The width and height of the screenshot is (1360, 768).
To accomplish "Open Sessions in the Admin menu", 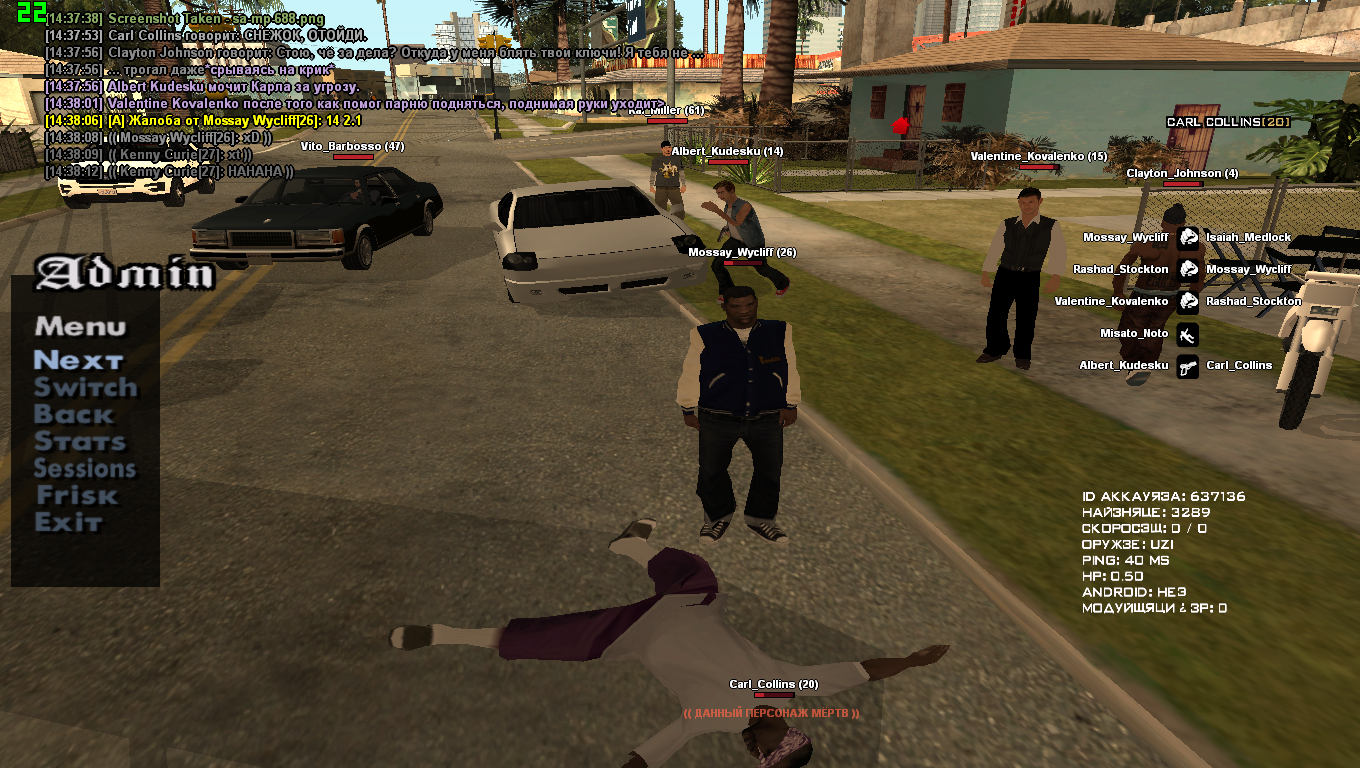I will click(85, 468).
